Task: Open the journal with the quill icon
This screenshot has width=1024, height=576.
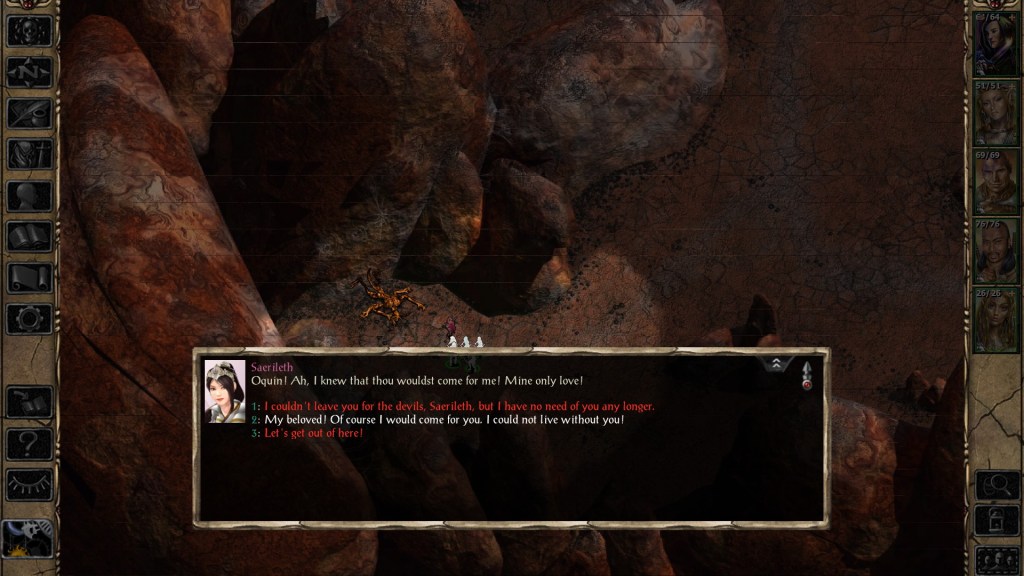Action: [x=29, y=113]
